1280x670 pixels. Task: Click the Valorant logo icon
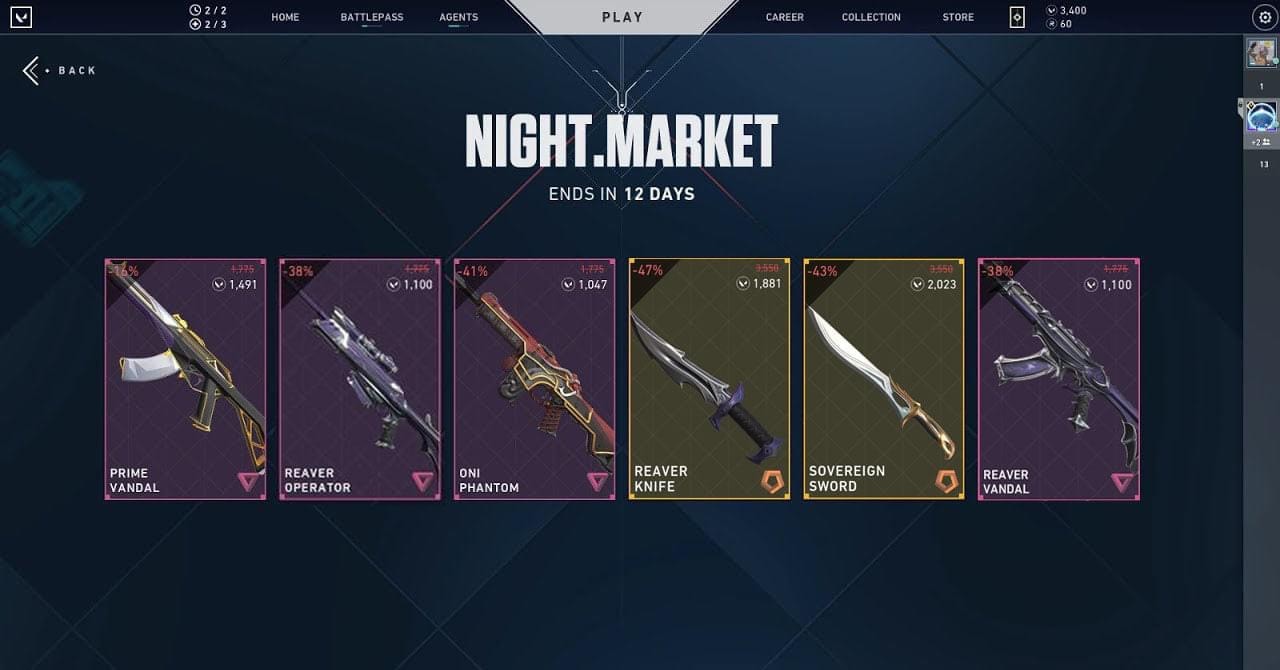point(21,17)
